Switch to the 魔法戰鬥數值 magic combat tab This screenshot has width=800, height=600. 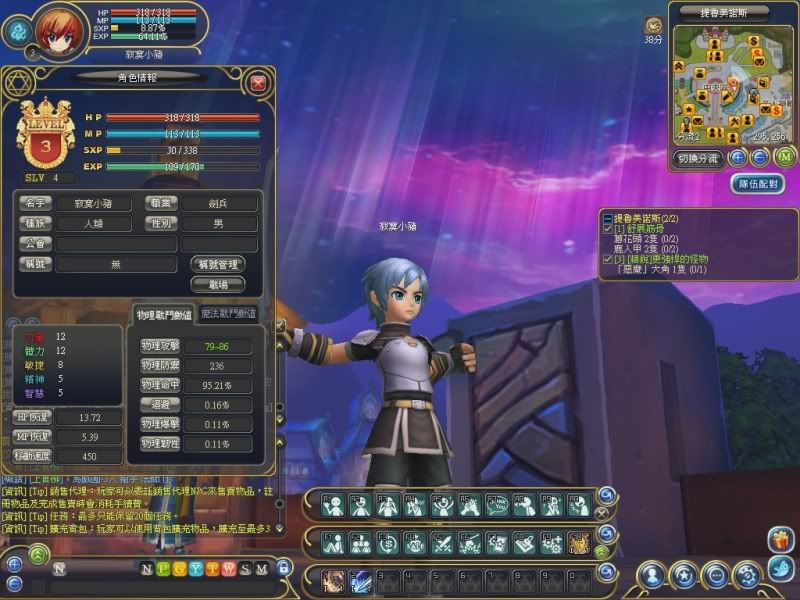229,313
